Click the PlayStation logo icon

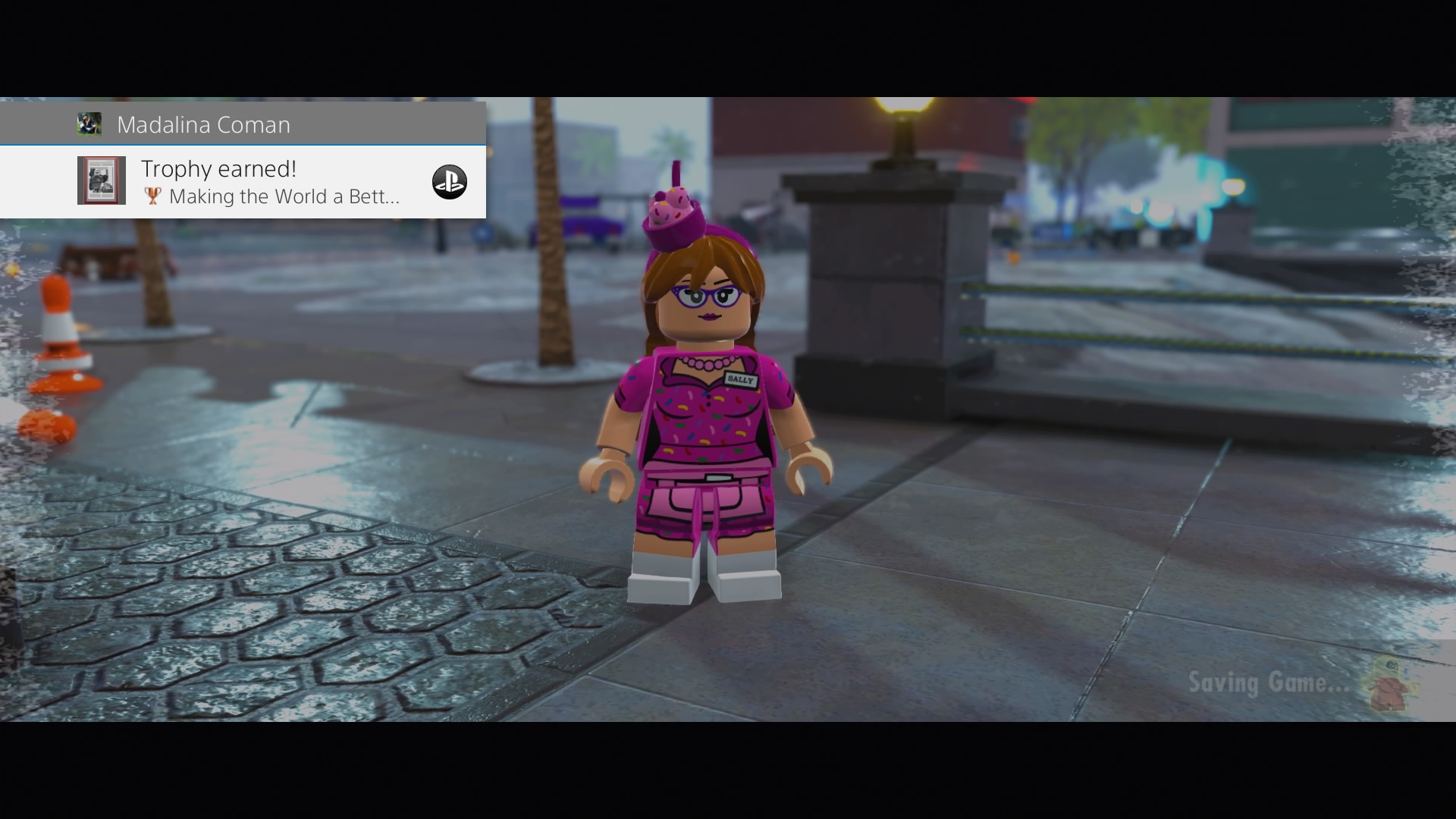click(x=450, y=182)
